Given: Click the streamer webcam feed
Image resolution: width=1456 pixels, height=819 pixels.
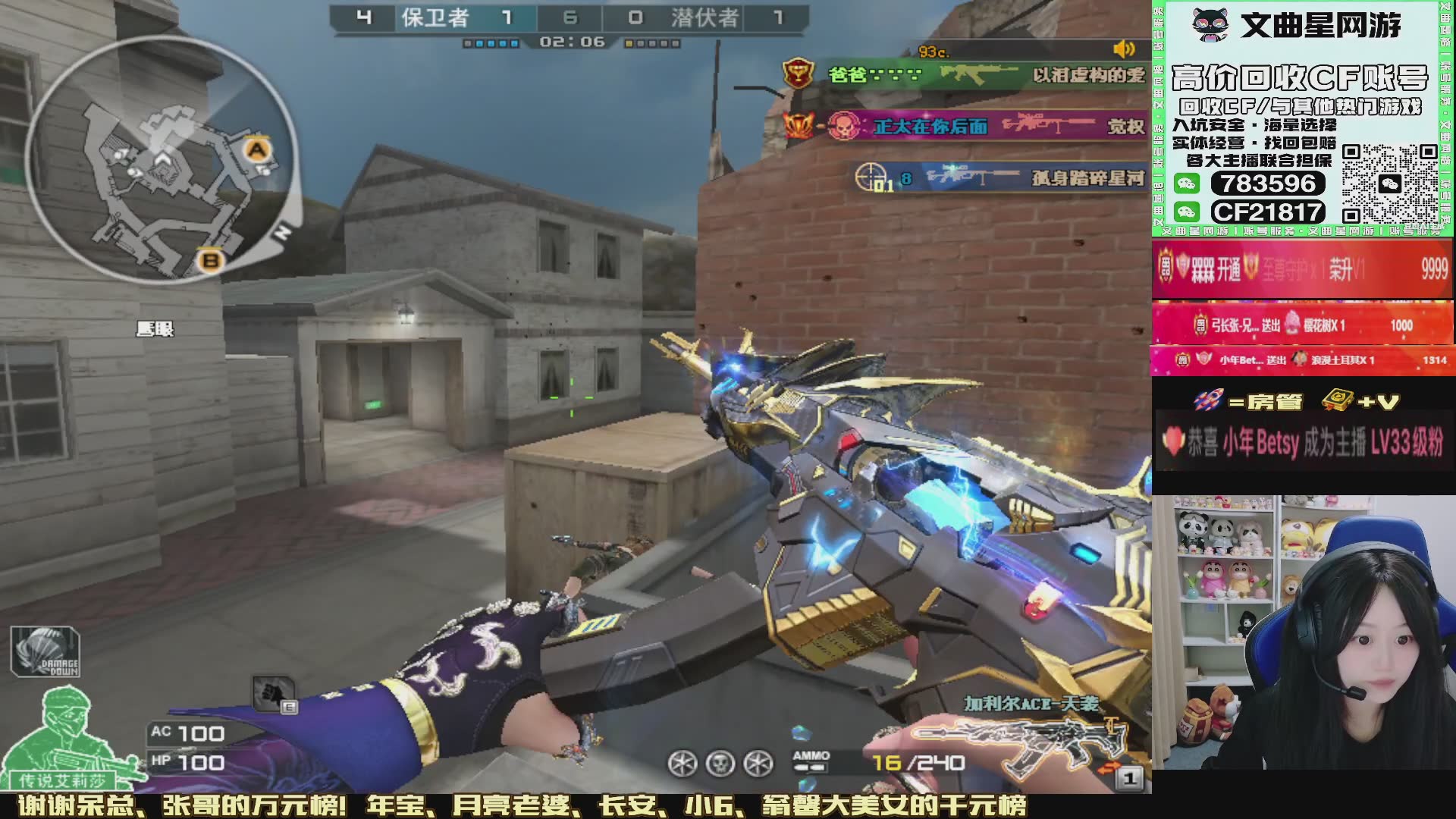Looking at the screenshot, I should [1303, 632].
